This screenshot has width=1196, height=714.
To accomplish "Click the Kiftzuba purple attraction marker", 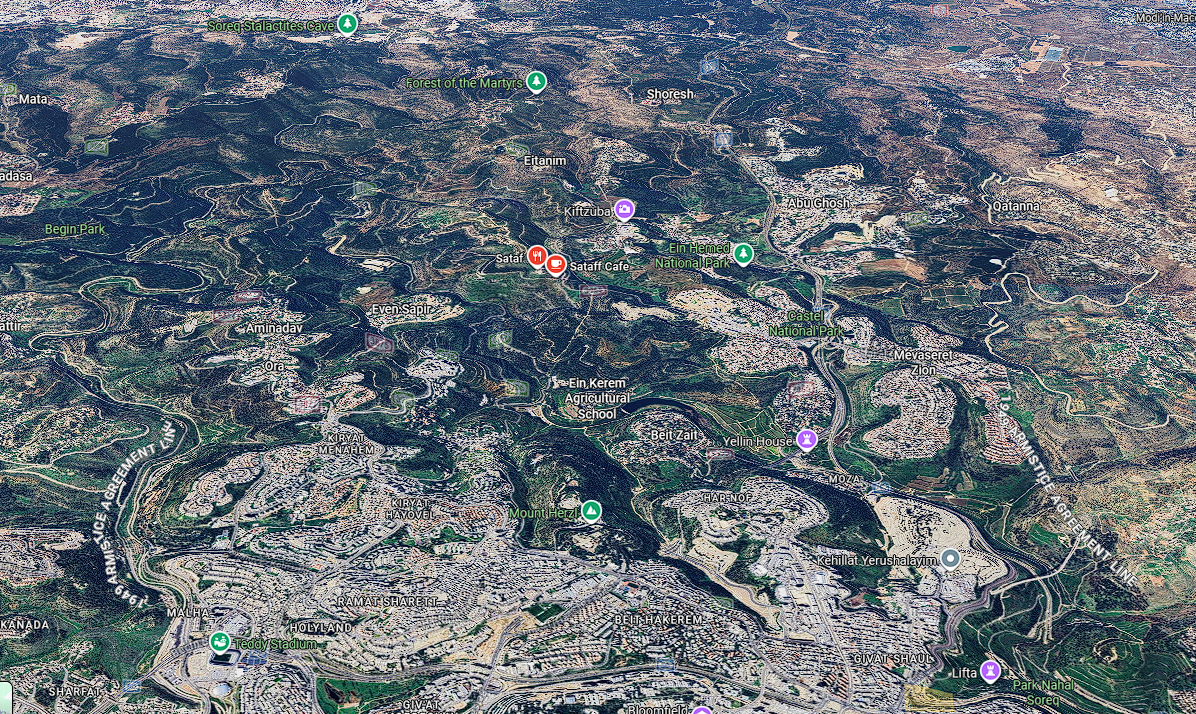I will pyautogui.click(x=624, y=209).
